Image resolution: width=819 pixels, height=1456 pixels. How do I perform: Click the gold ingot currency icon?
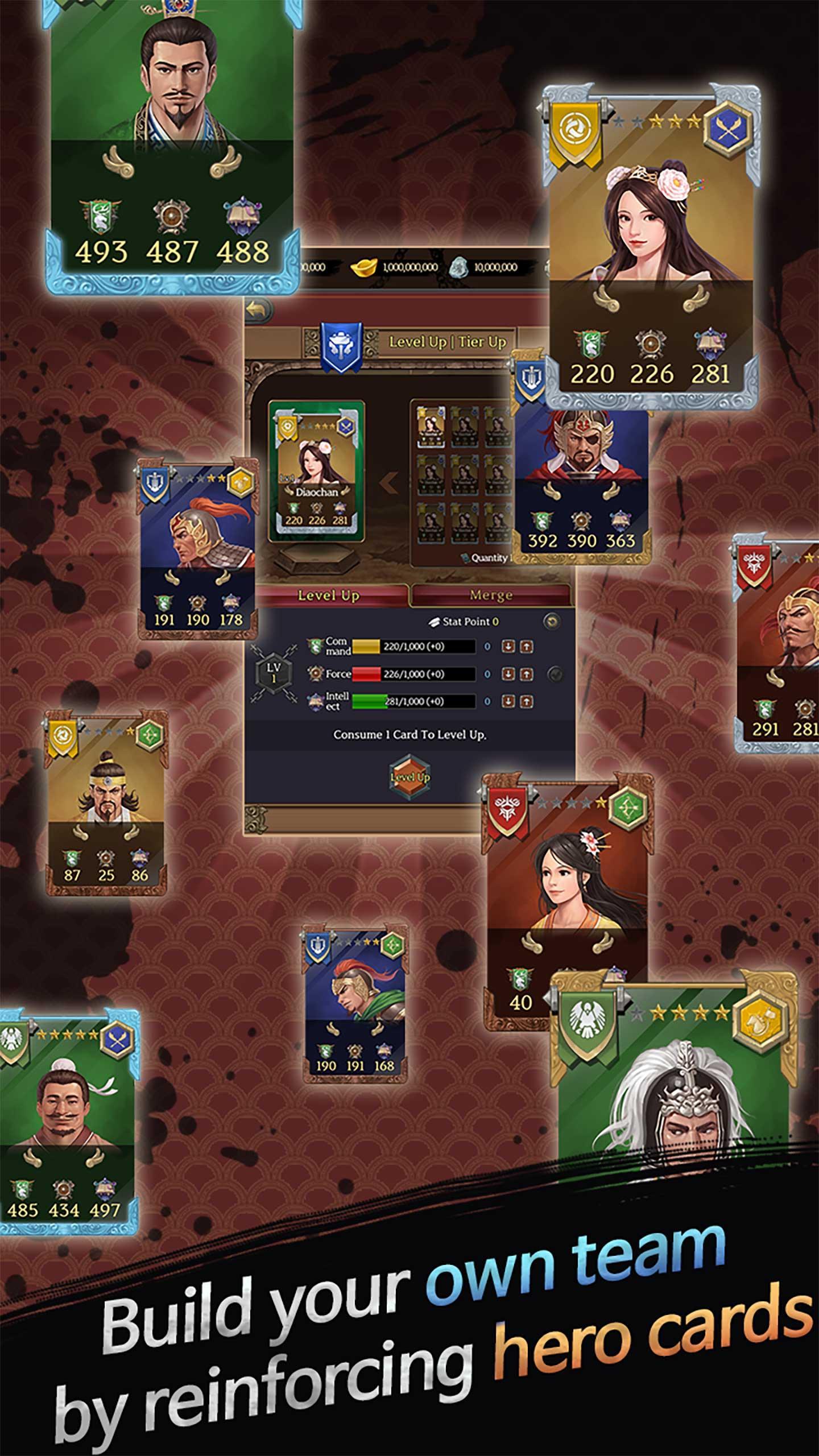[x=364, y=267]
